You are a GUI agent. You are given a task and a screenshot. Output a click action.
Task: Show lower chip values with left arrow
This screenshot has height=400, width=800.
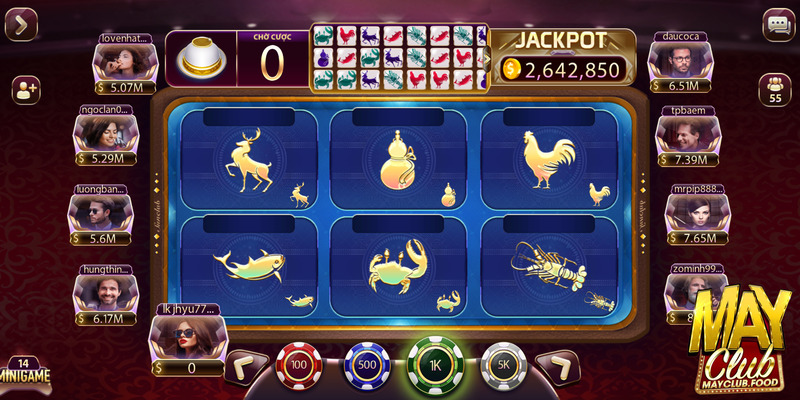coord(243,366)
